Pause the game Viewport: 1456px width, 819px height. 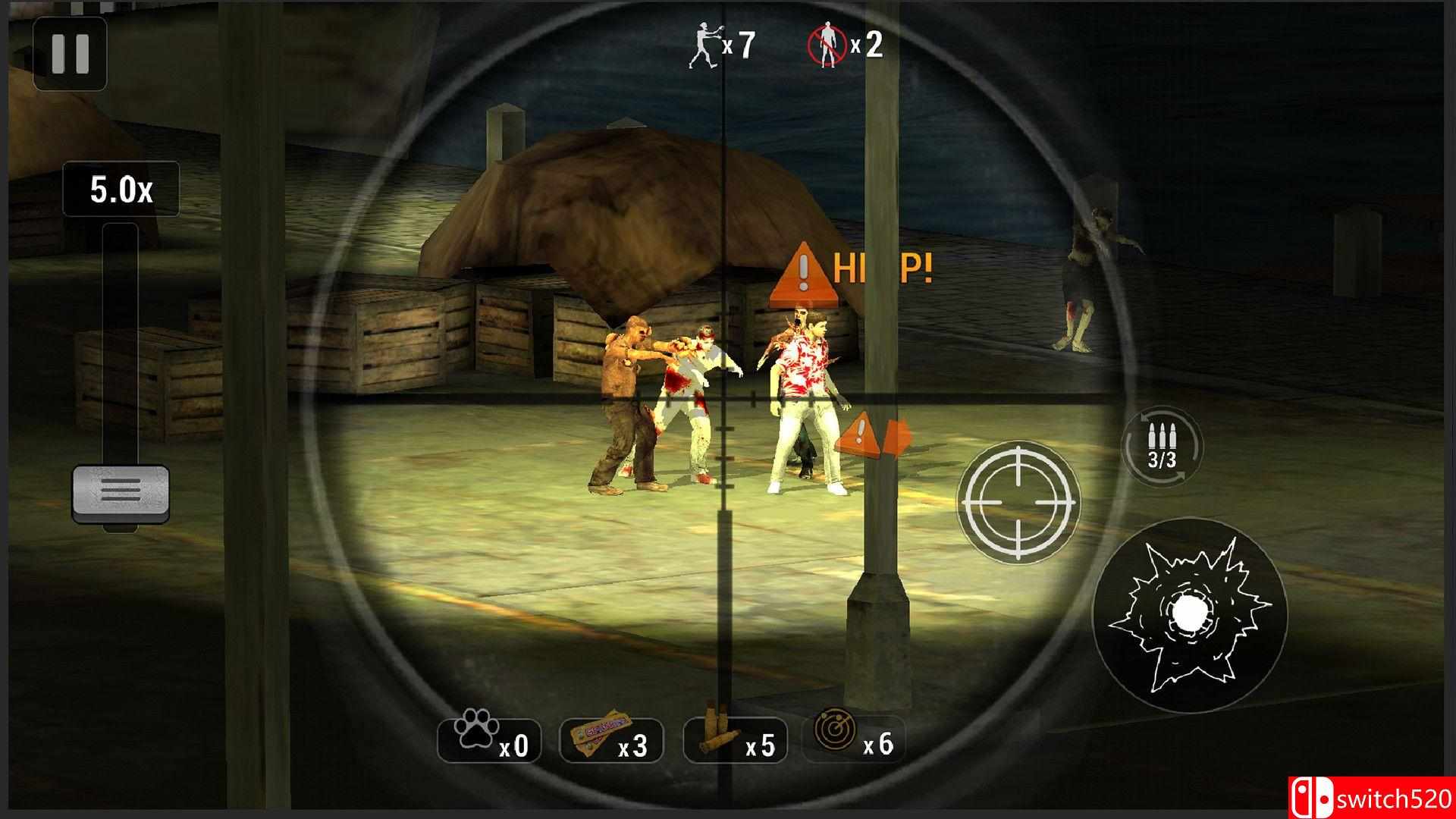pyautogui.click(x=70, y=53)
